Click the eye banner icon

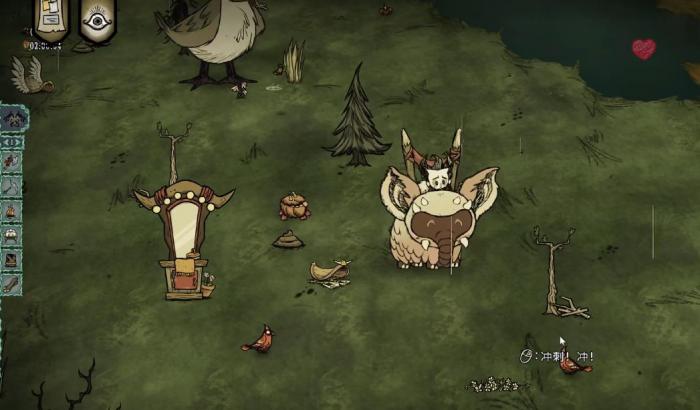click(97, 19)
